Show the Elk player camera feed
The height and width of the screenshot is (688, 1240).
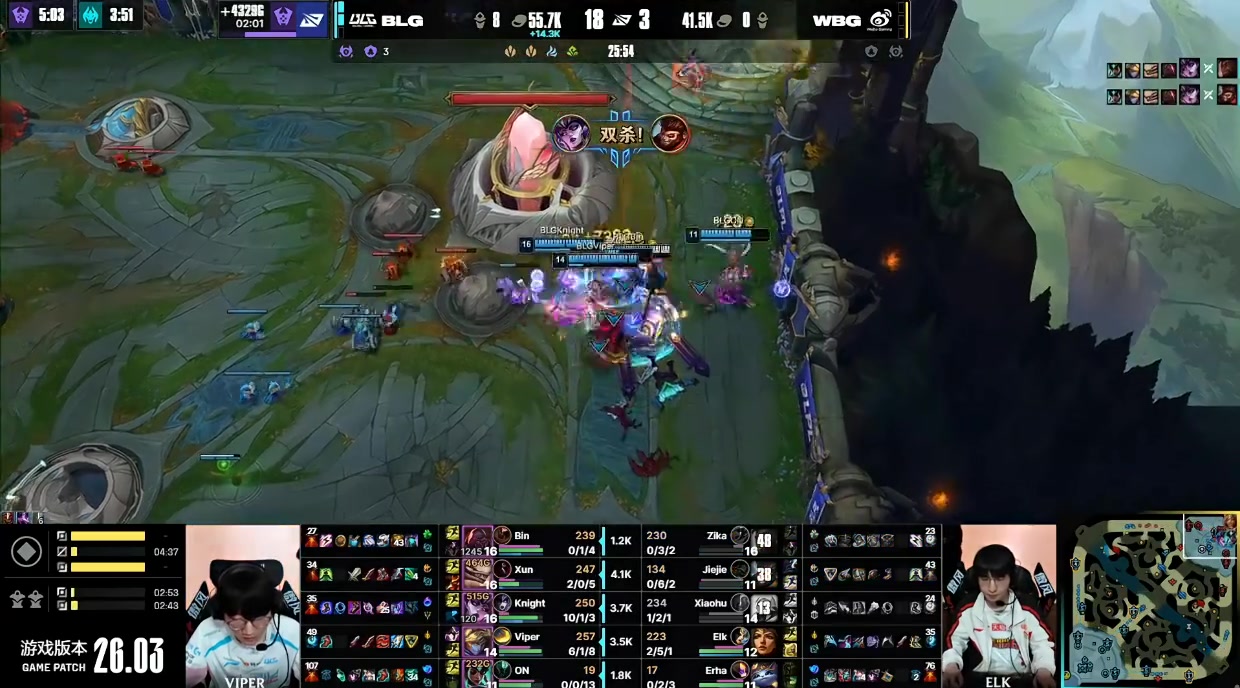click(998, 605)
